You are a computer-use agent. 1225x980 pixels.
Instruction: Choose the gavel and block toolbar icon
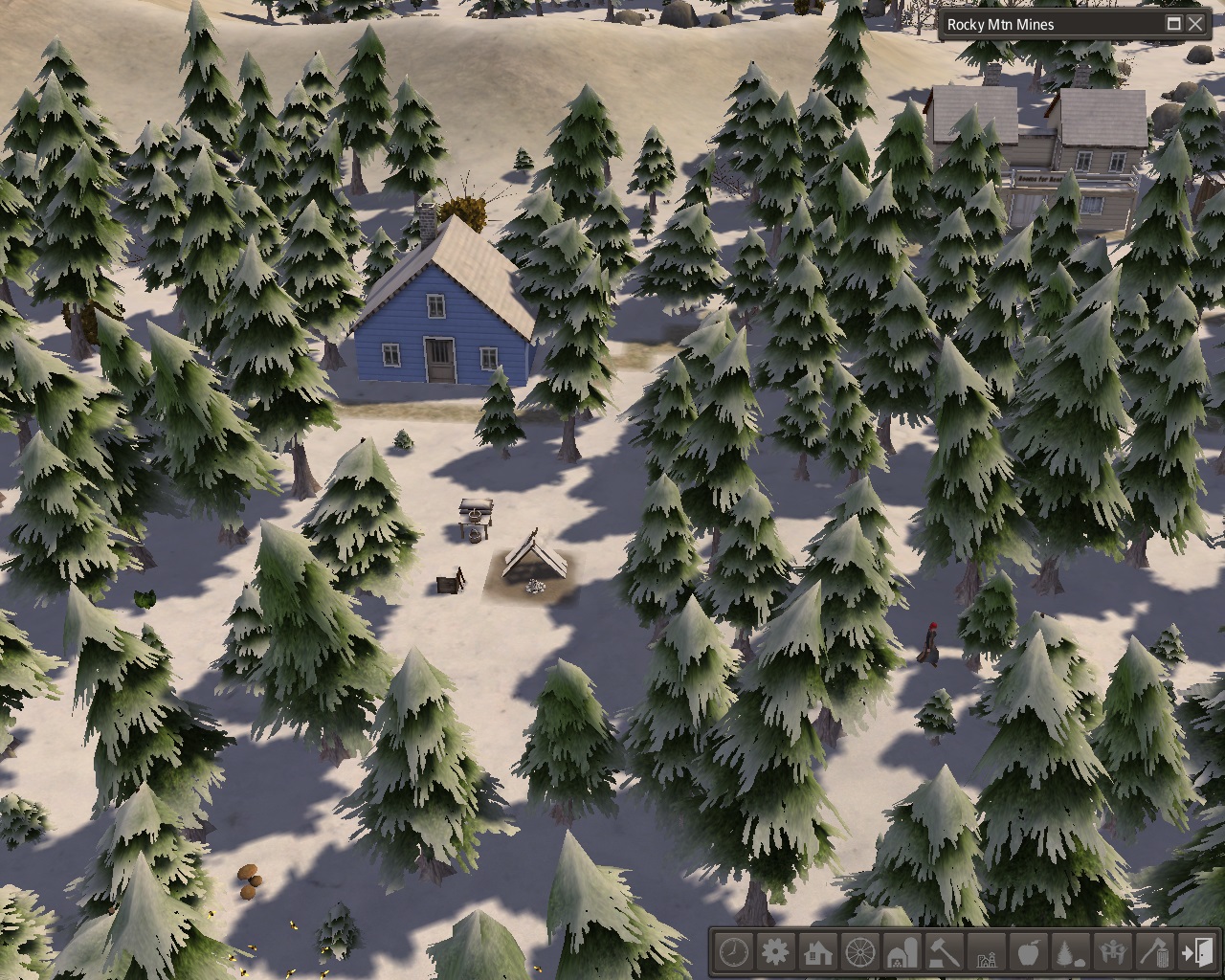(x=945, y=952)
